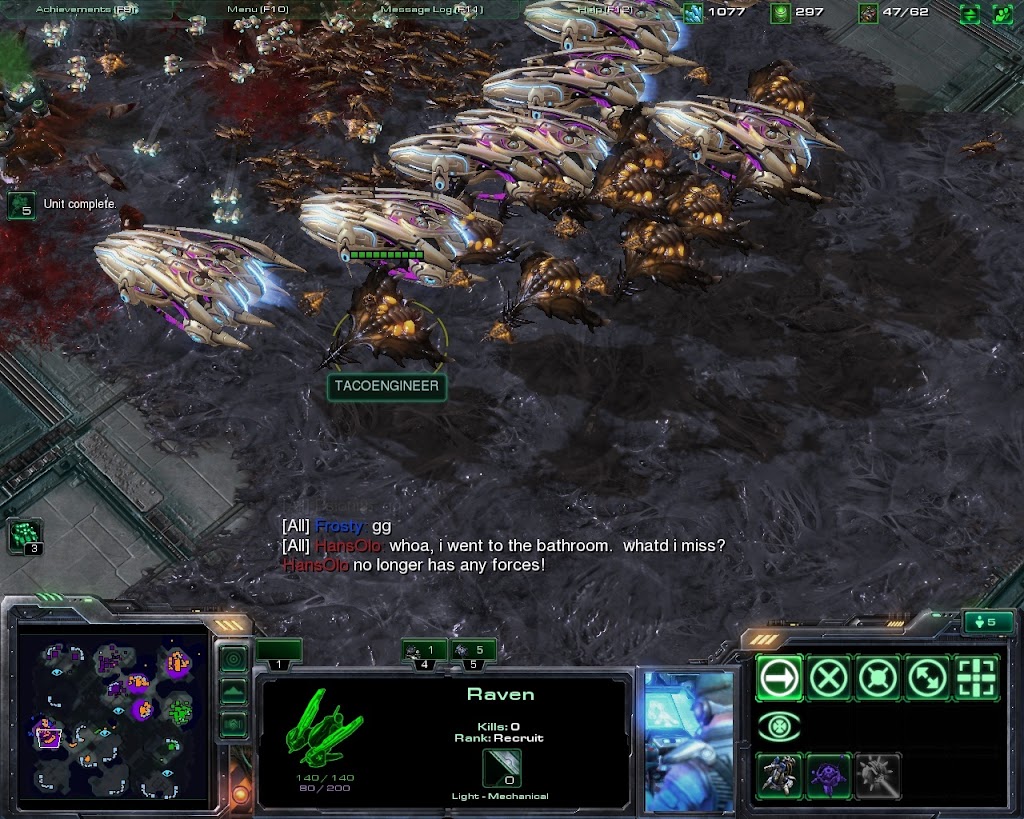Select control group 5
This screenshot has width=1024, height=819.
(474, 654)
